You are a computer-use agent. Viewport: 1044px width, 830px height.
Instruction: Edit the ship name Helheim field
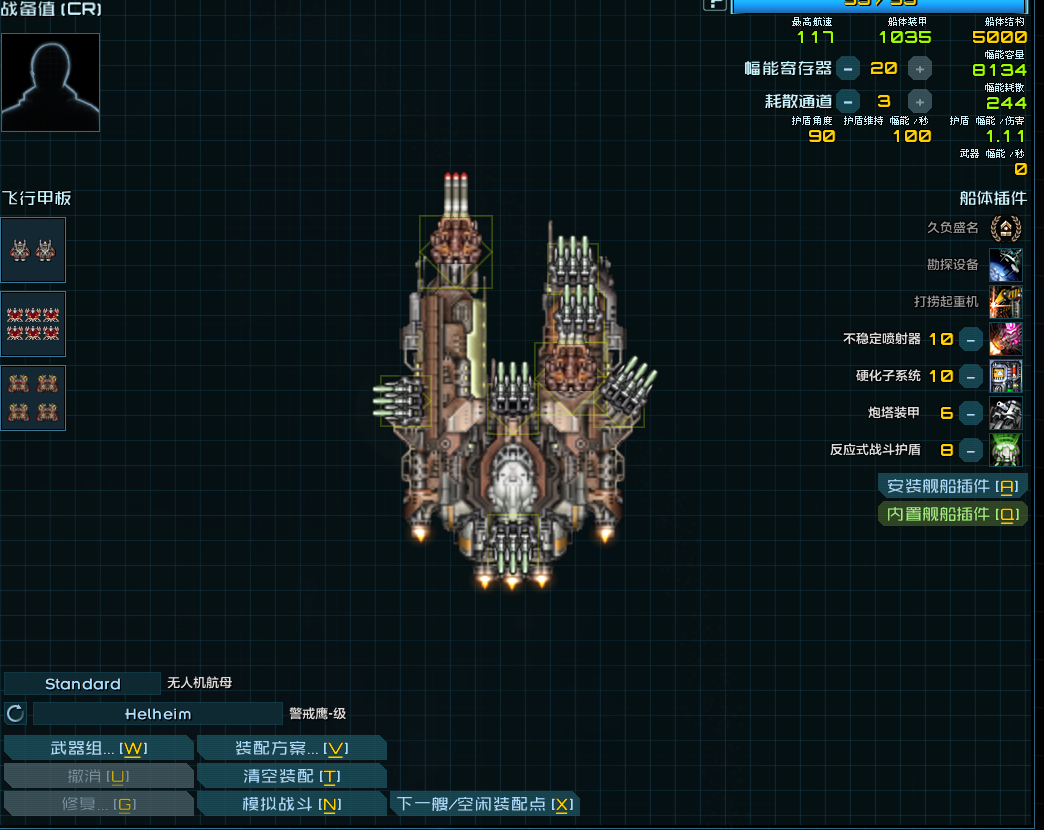(158, 714)
